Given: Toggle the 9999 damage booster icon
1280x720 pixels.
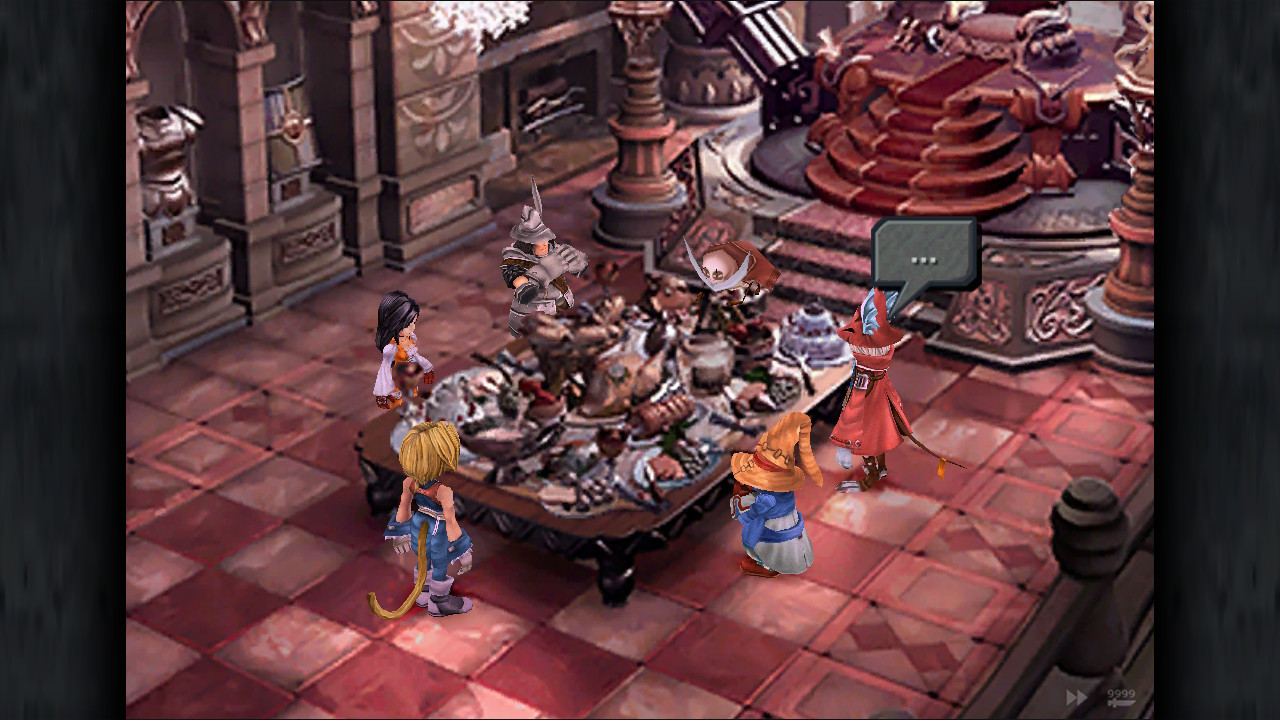Looking at the screenshot, I should click(1120, 697).
